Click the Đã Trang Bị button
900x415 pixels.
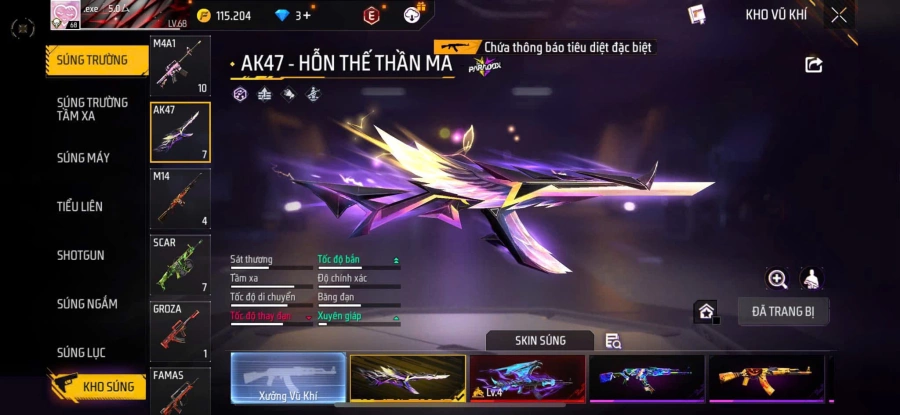(x=783, y=311)
